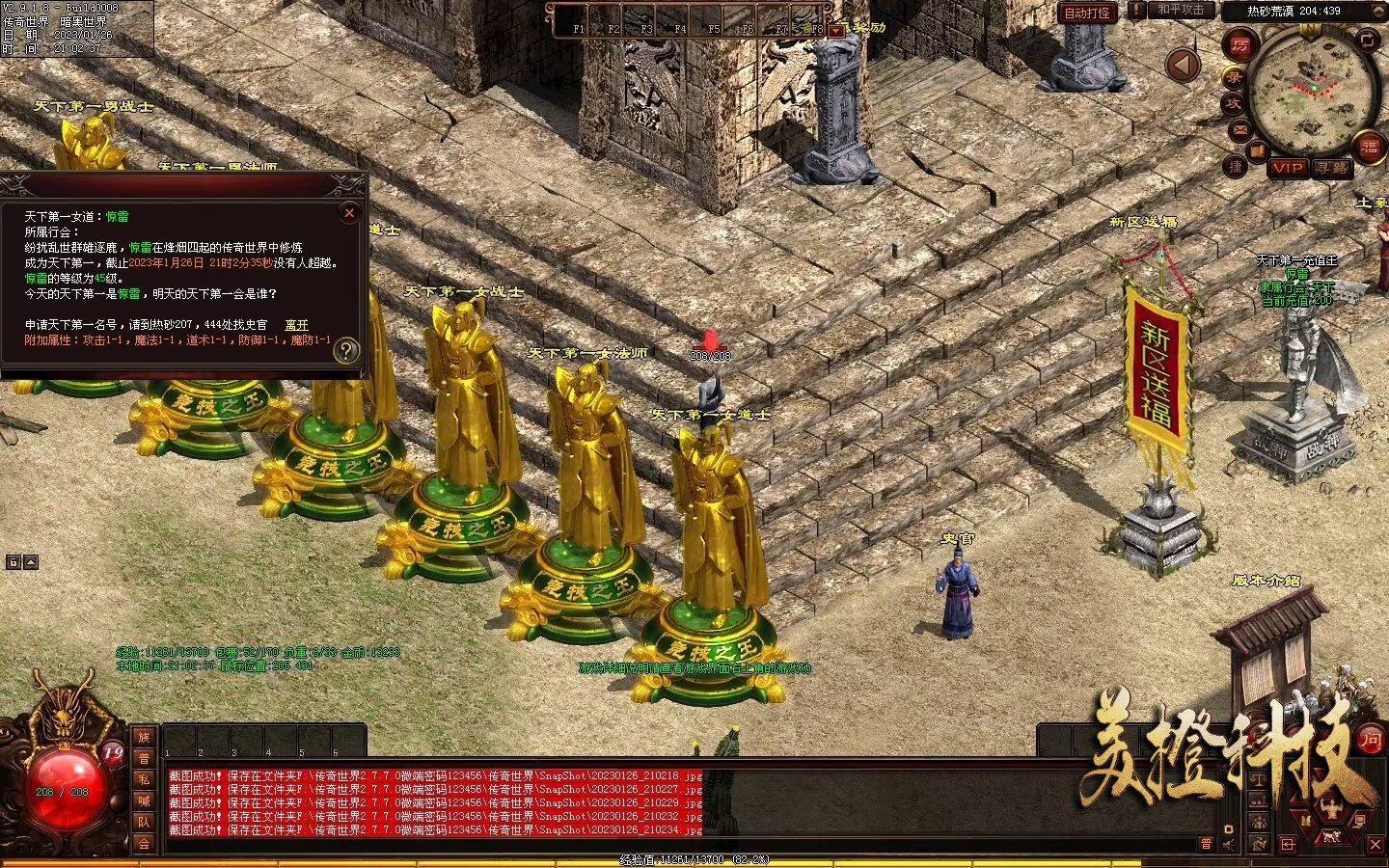Open the red 福 welfare button
The height and width of the screenshot is (868, 1389).
pos(1369,148)
